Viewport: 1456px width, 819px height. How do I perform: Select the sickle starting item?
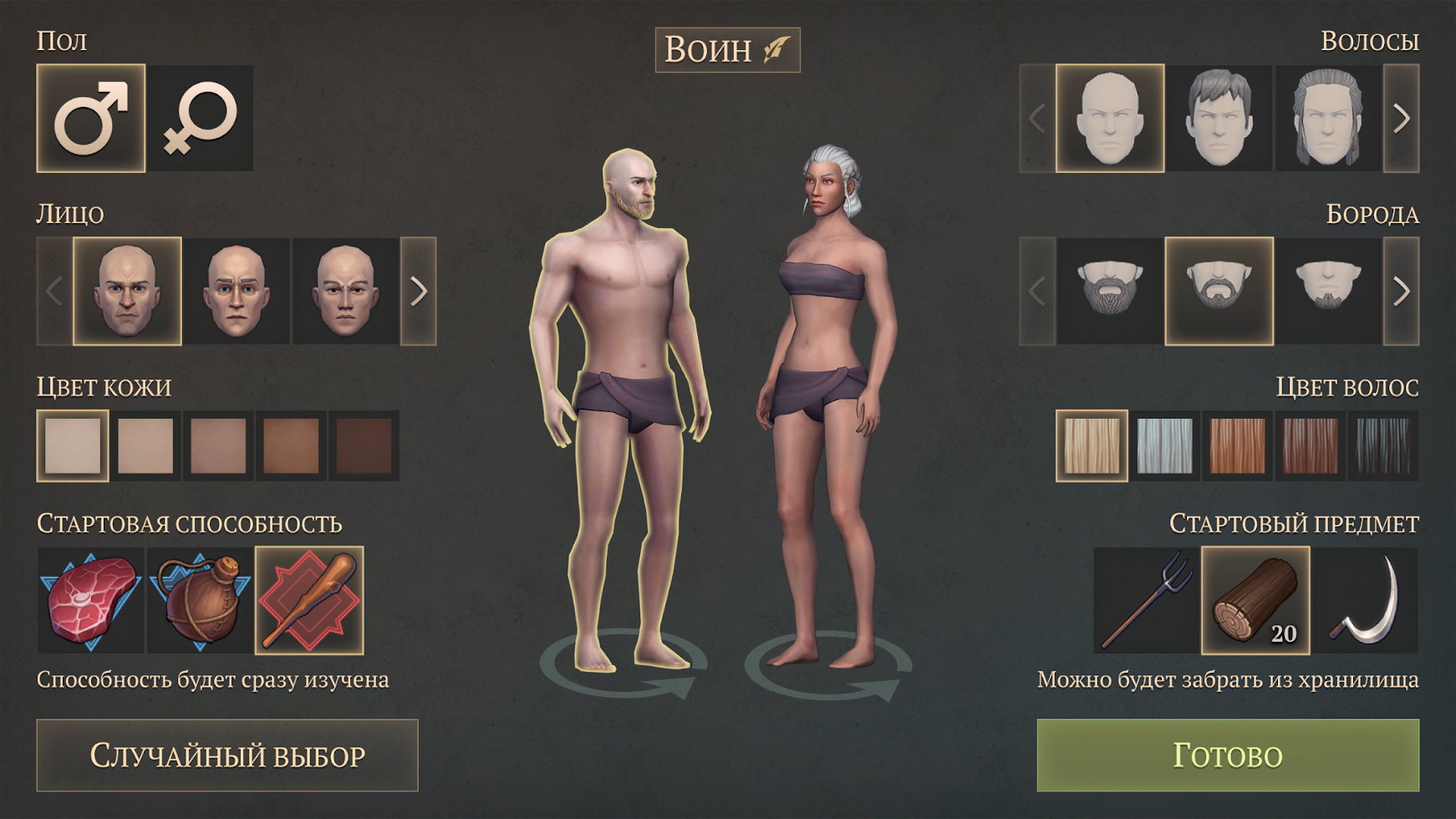1365,600
